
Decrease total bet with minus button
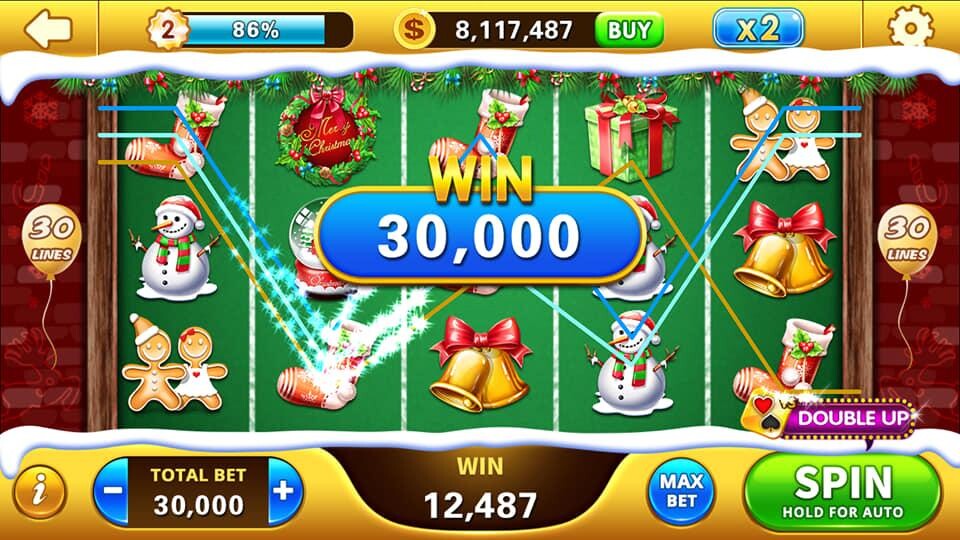pos(115,491)
